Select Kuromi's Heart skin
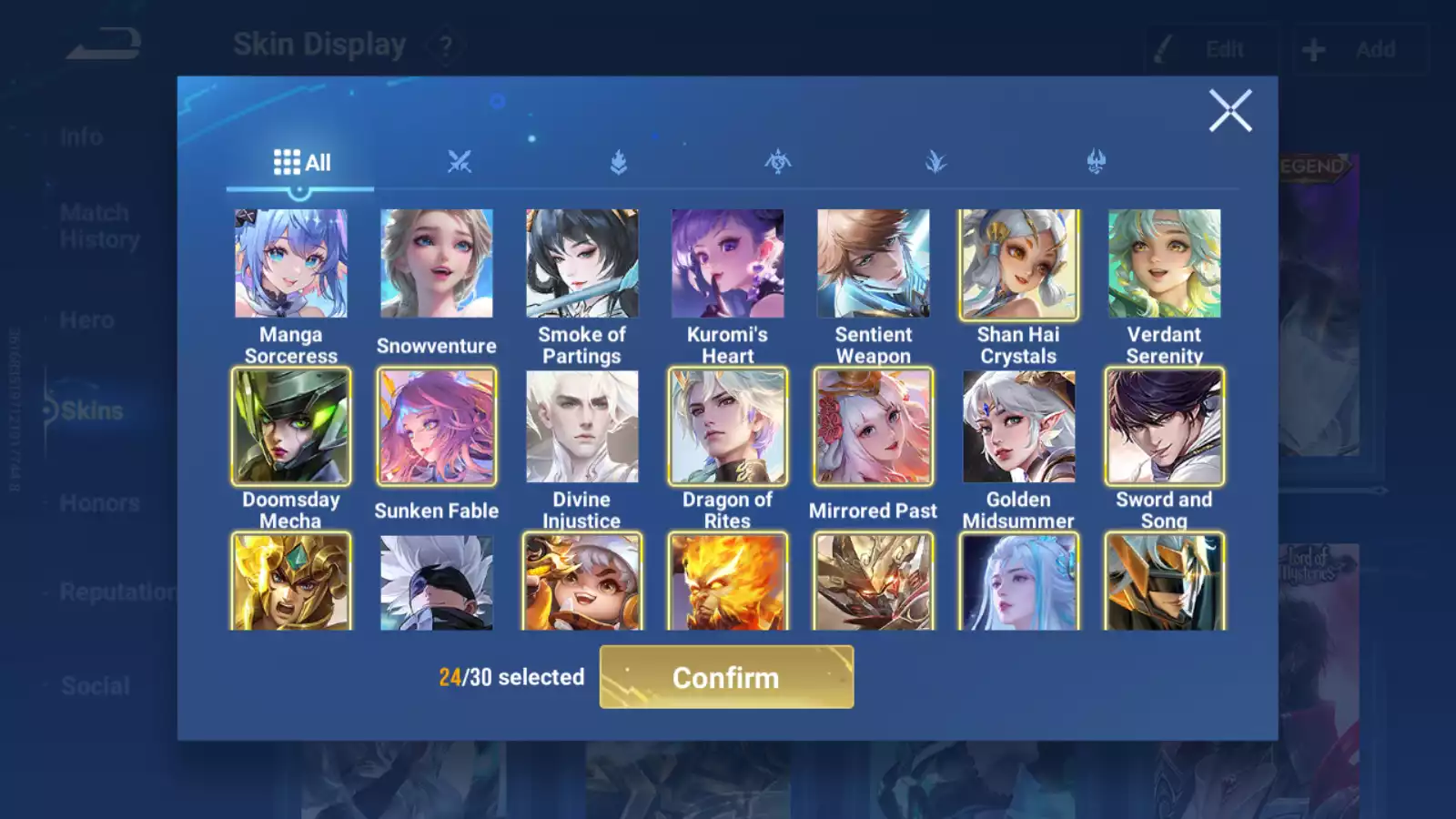The image size is (1456, 819). [728, 264]
